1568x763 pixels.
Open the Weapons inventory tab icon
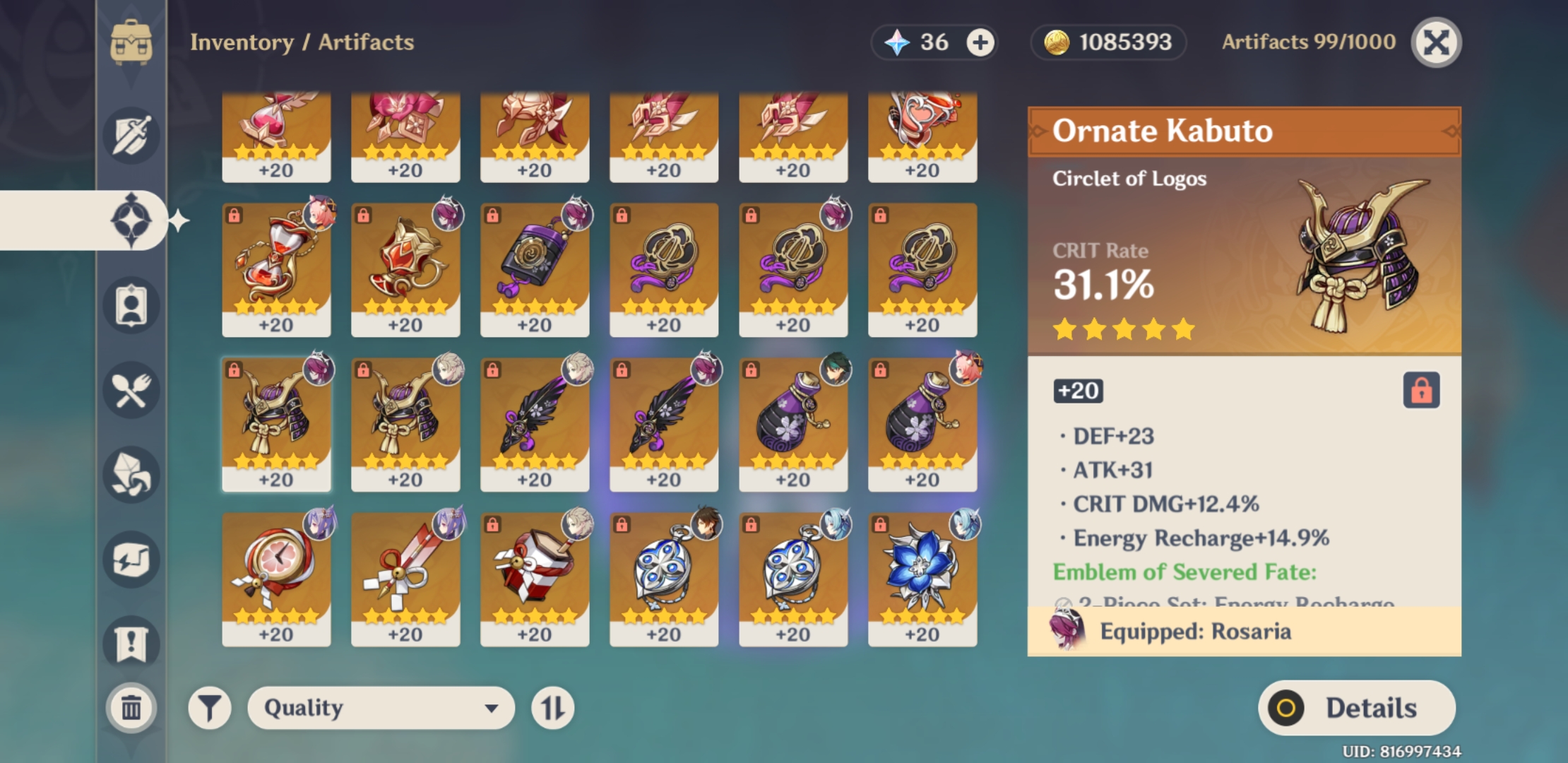coord(131,136)
